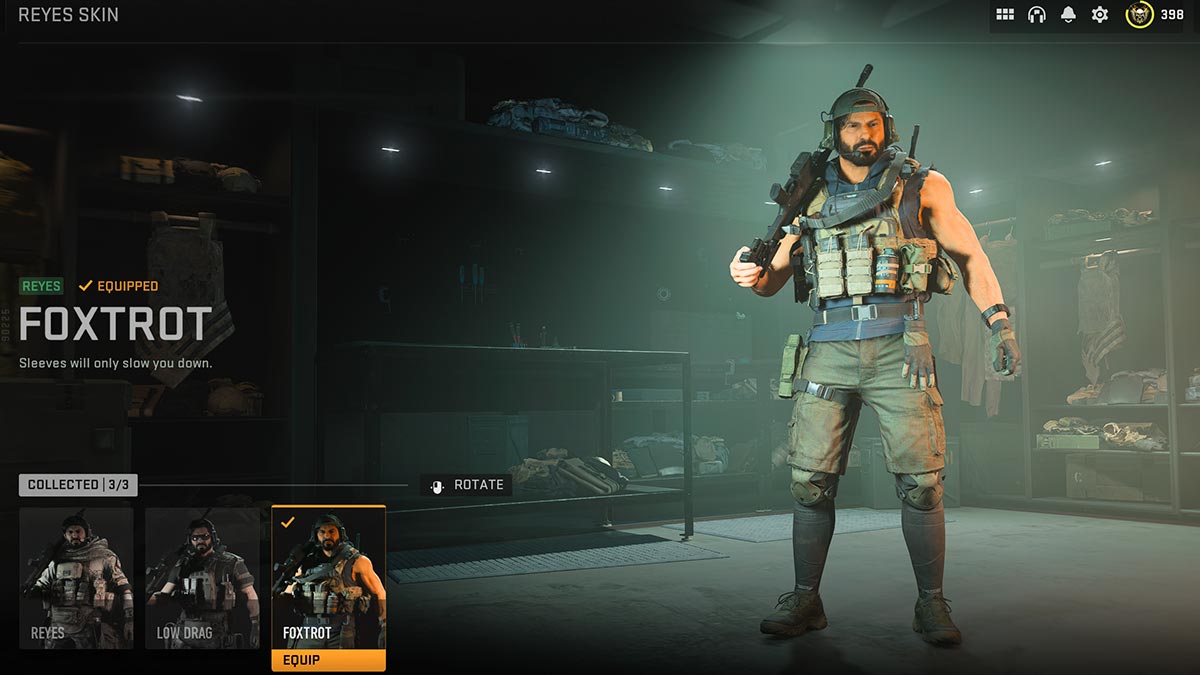The width and height of the screenshot is (1200, 675).
Task: Select the Reyes default skin thumbnail
Action: [x=76, y=577]
